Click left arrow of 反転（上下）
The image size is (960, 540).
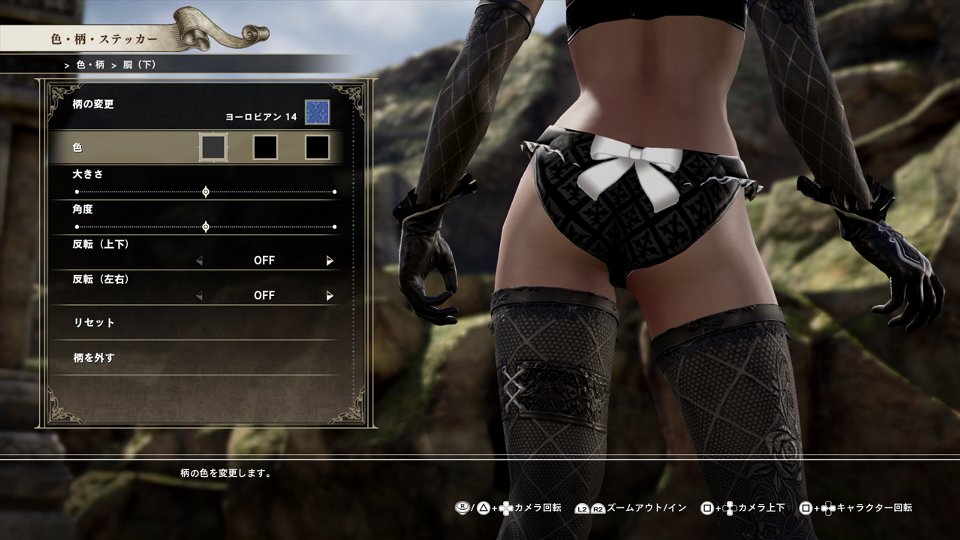[x=198, y=261]
